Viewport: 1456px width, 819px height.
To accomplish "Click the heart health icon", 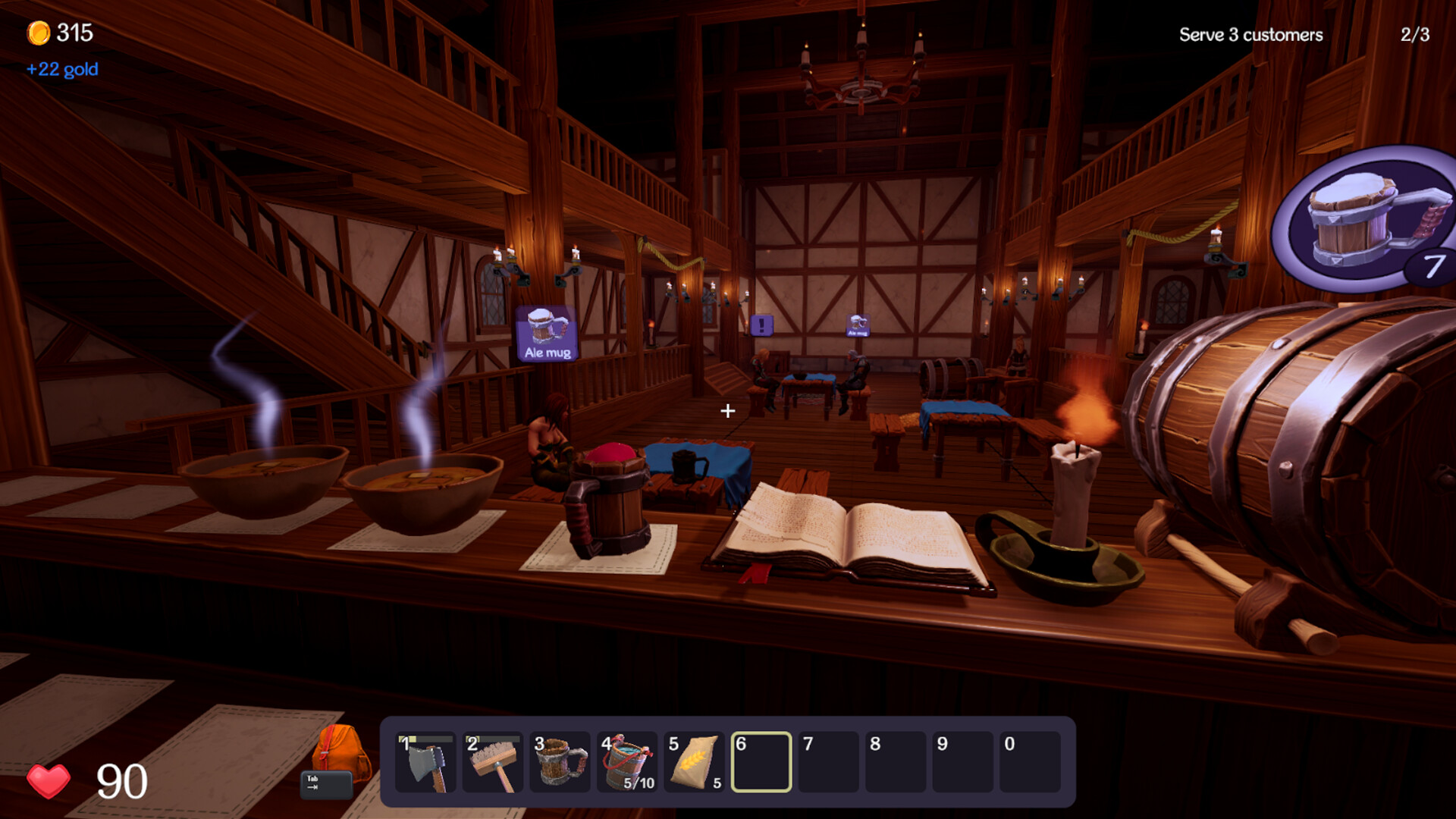I will tap(48, 777).
